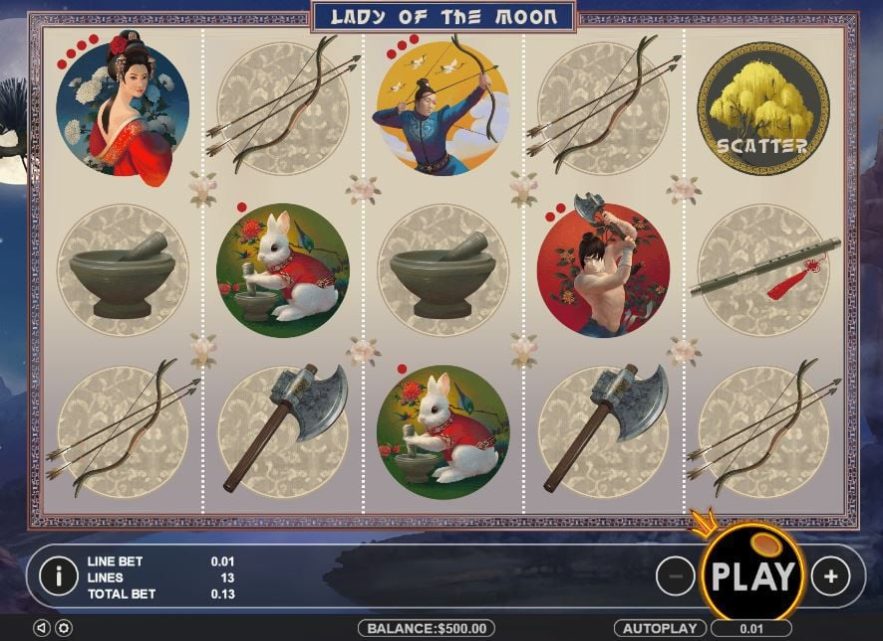Open the settings gear icon
883x641 pixels.
pos(63,628)
